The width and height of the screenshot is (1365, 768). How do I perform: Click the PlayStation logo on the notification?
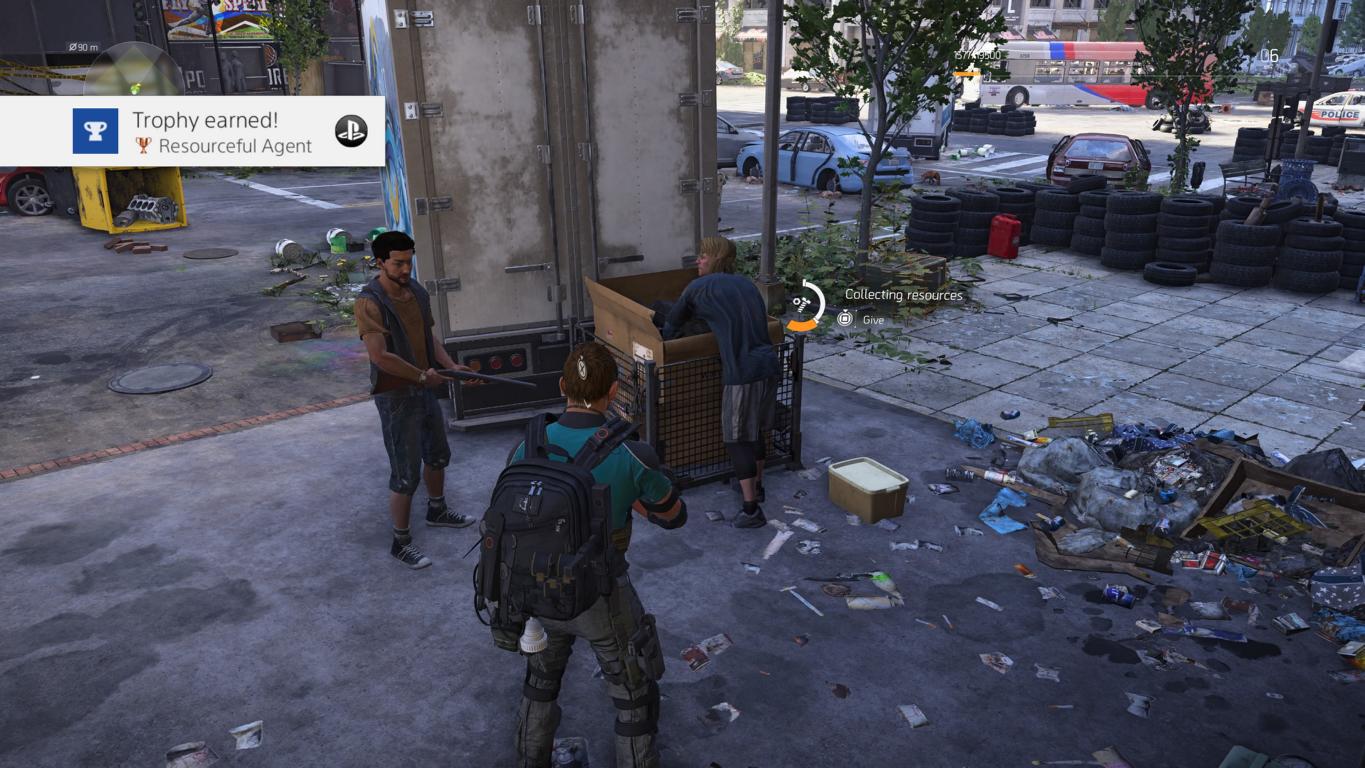pos(351,131)
